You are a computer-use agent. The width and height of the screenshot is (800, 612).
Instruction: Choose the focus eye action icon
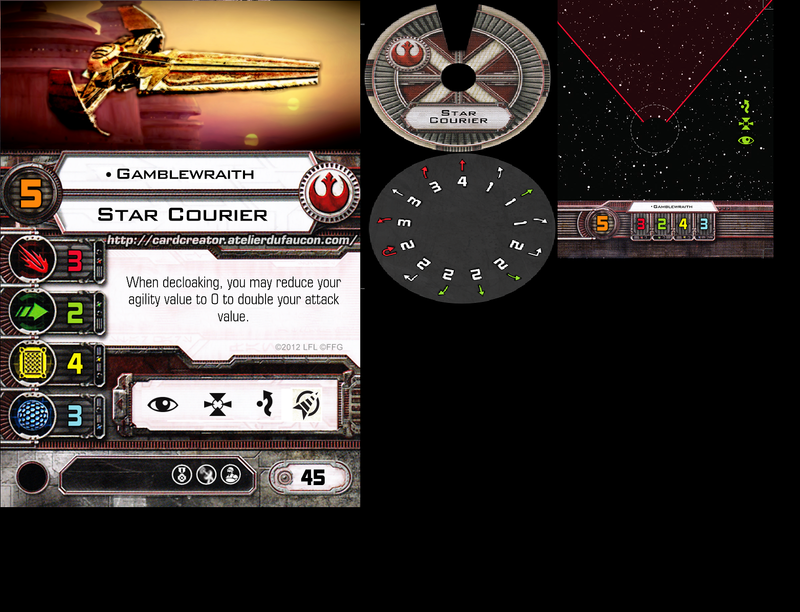click(162, 404)
